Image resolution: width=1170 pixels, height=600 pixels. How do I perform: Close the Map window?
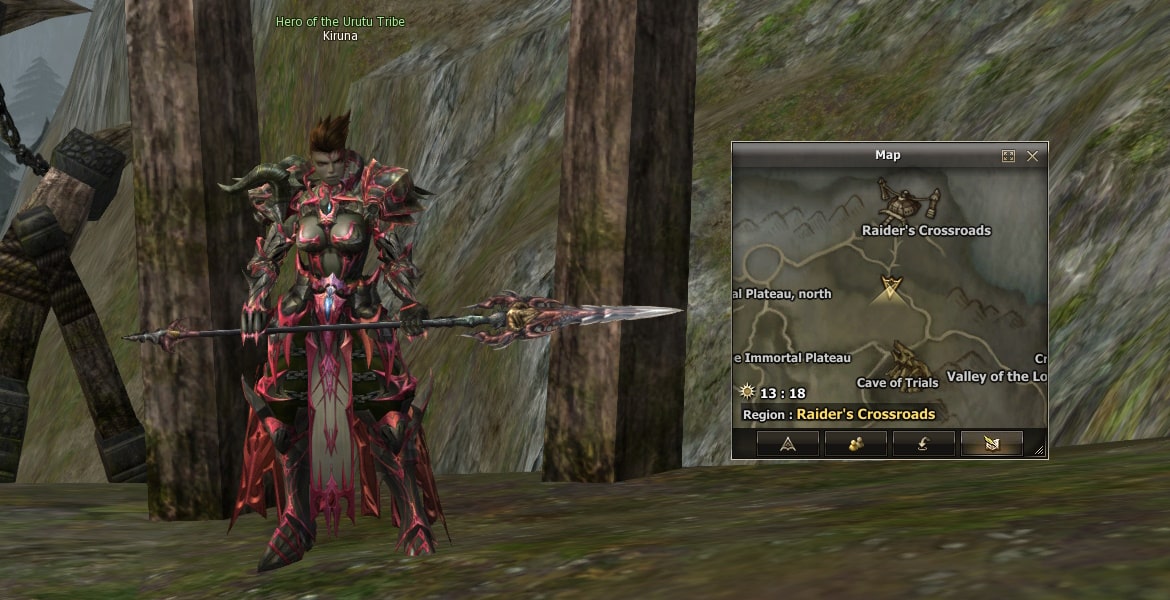(x=1032, y=156)
